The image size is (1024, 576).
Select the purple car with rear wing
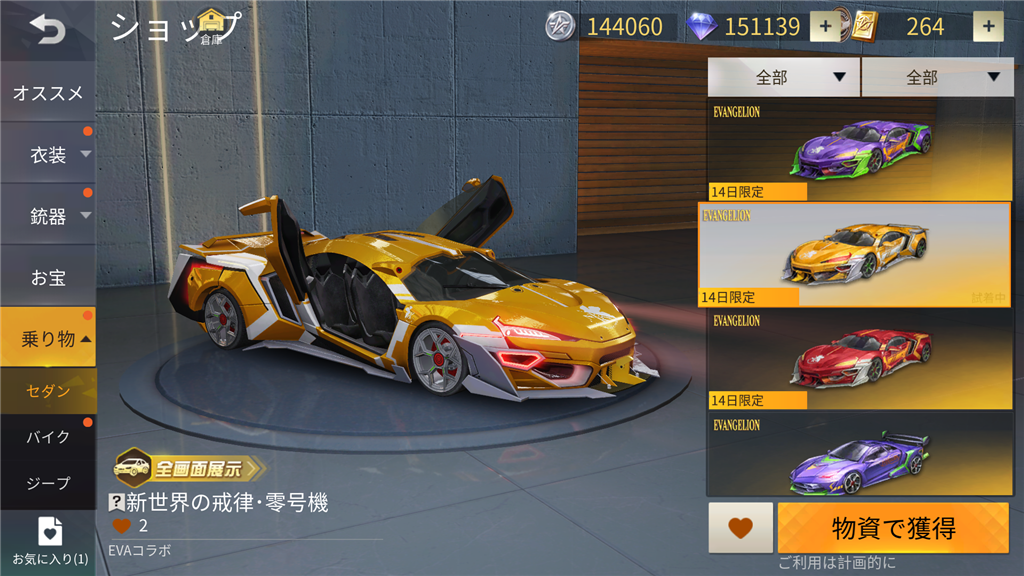pos(860,458)
